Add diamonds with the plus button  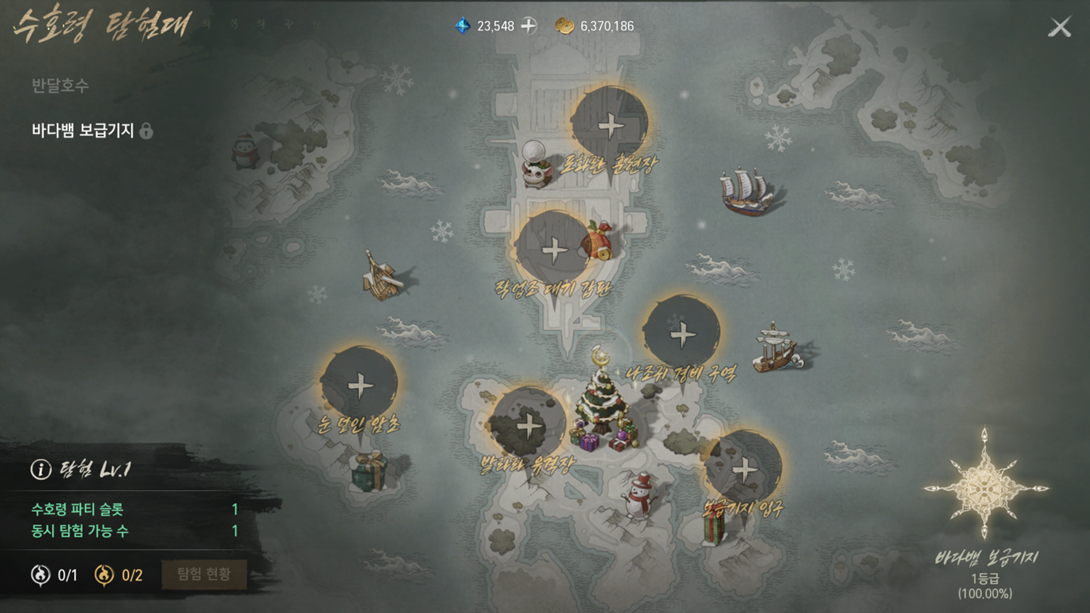(x=529, y=26)
